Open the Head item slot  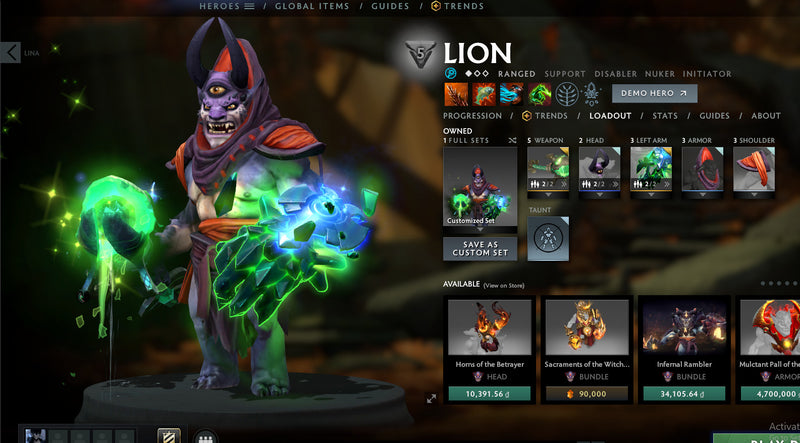pos(600,169)
